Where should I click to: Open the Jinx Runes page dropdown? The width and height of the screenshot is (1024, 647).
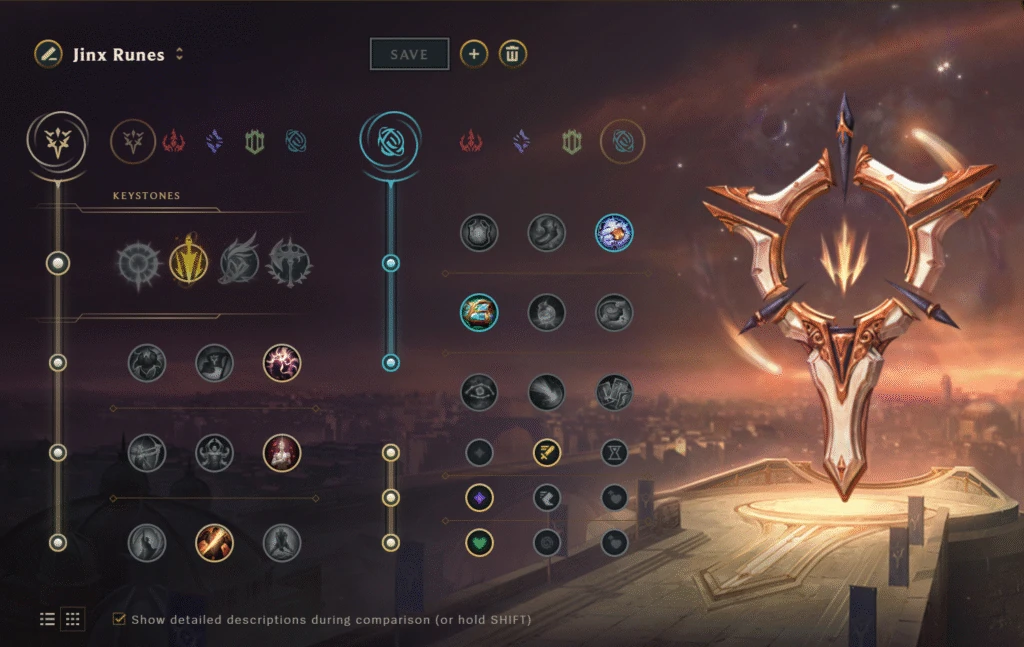(x=179, y=54)
